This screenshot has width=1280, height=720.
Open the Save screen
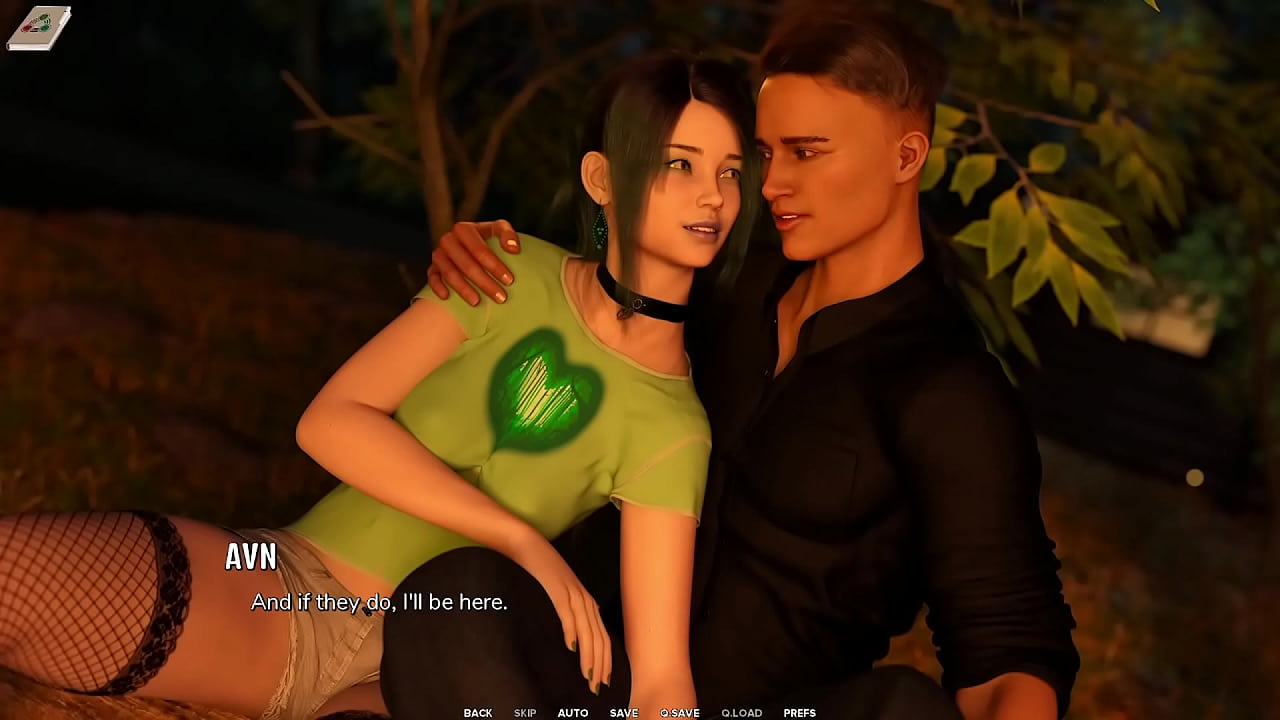pos(624,713)
